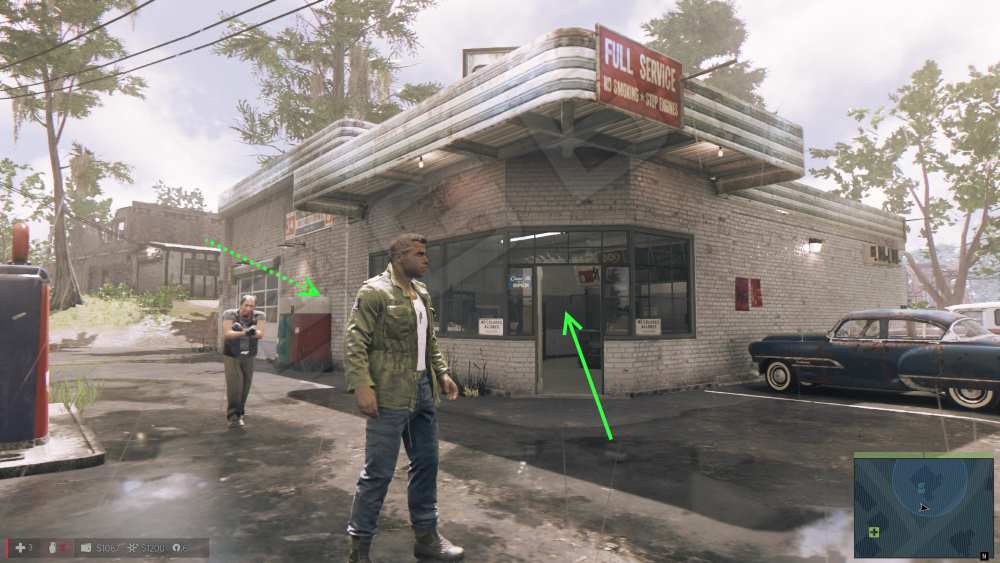Click the medkit cross icon in HUD
The width and height of the screenshot is (1000, 563).
pyautogui.click(x=18, y=548)
